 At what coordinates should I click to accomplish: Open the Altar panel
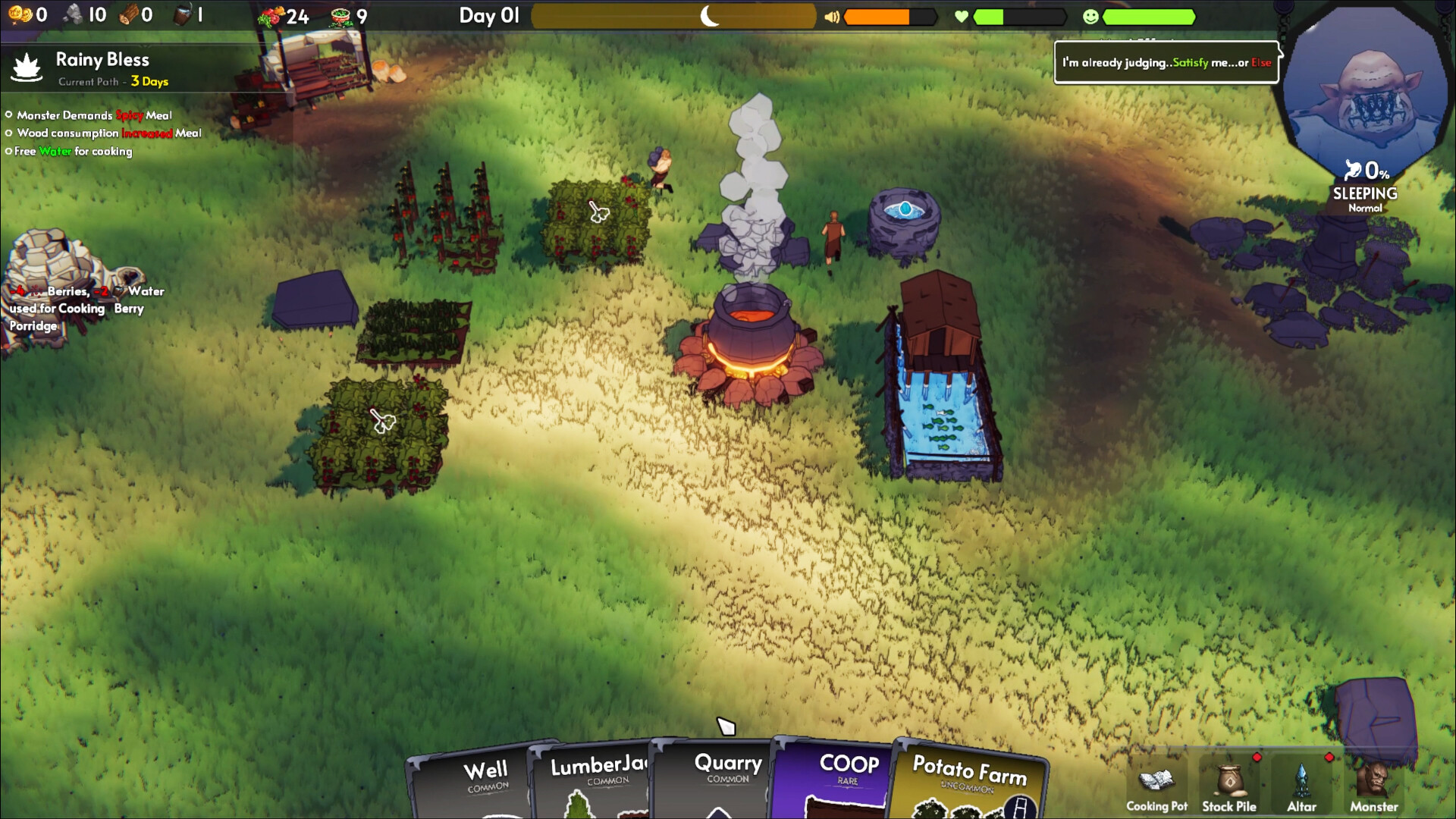[x=1301, y=787]
